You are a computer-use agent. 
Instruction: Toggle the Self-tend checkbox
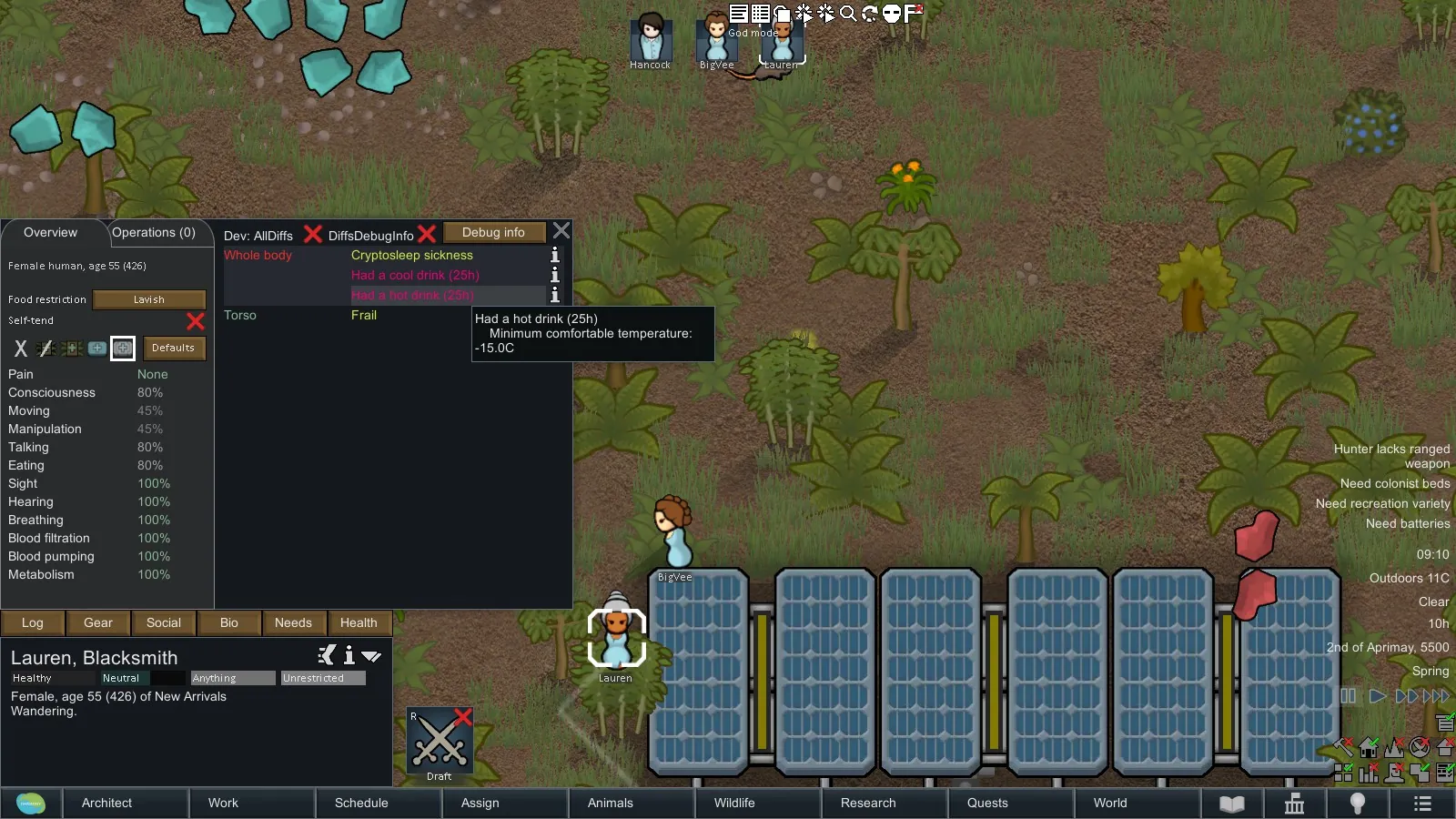(195, 321)
